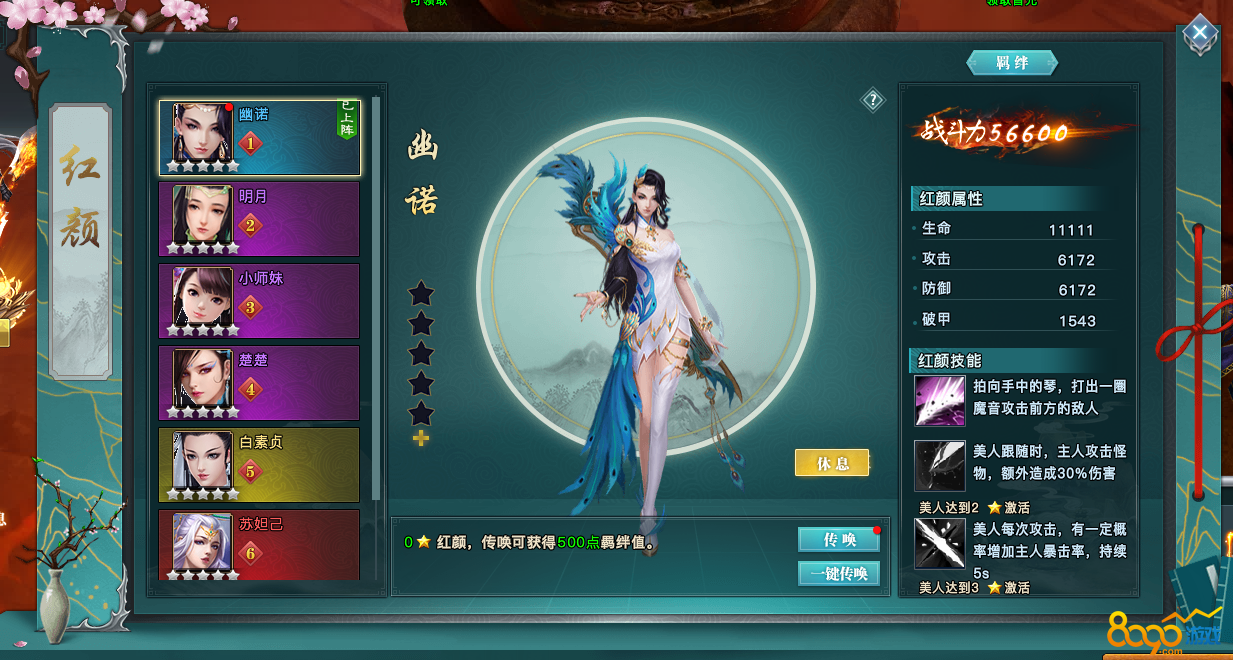Pick 苏妲己 from the companion list
The width and height of the screenshot is (1233, 660).
[x=259, y=545]
